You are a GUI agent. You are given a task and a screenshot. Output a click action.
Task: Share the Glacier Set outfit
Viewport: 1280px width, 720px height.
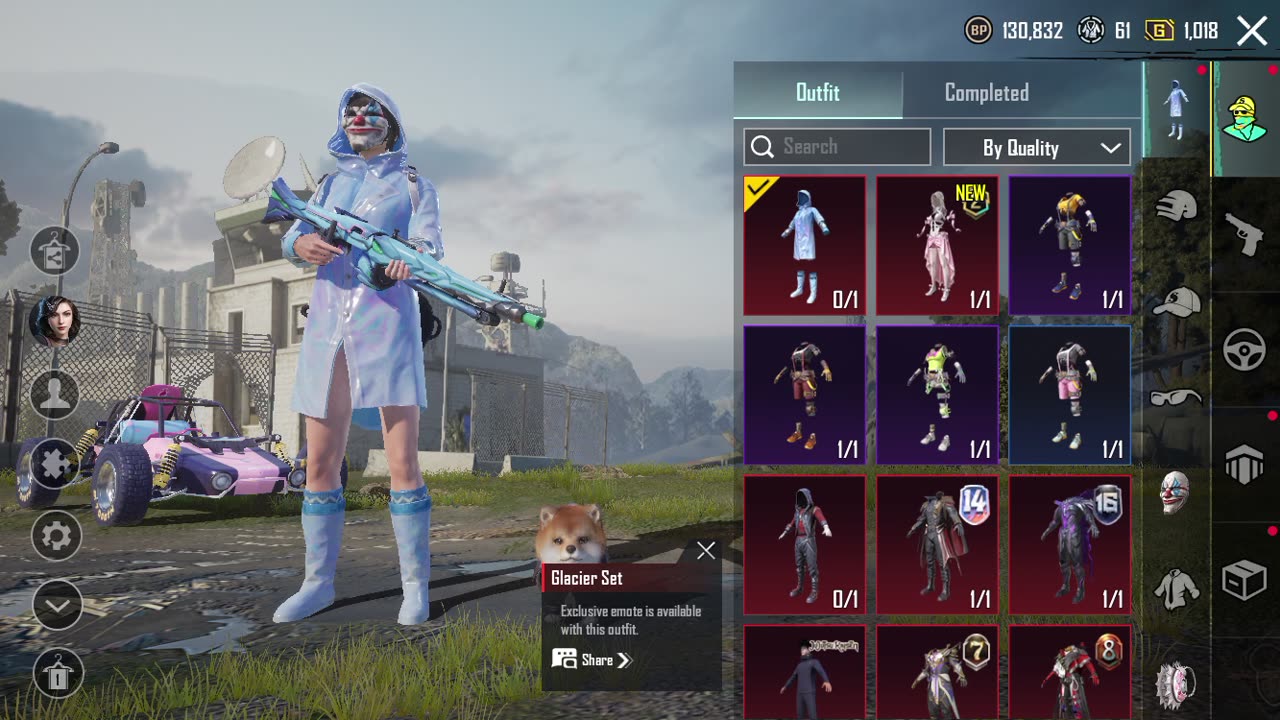592,660
